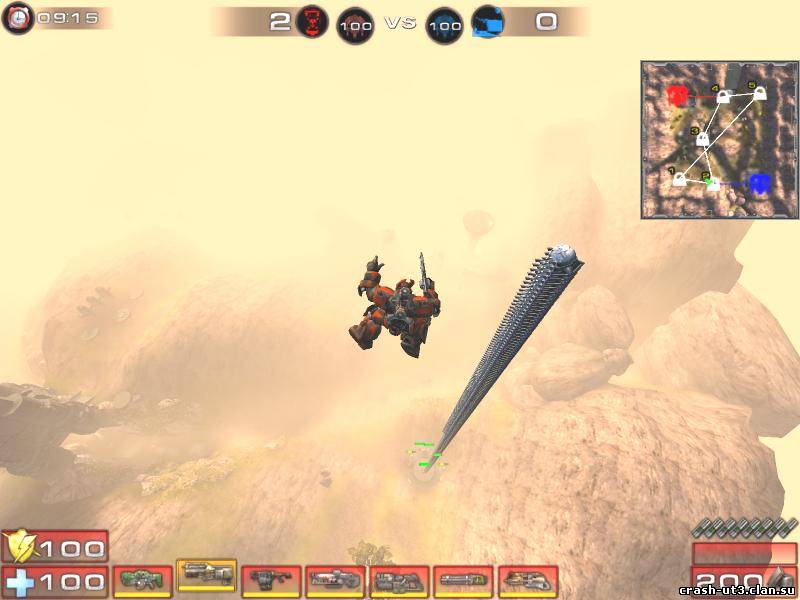Click node 1 on the minimap

click(x=681, y=179)
